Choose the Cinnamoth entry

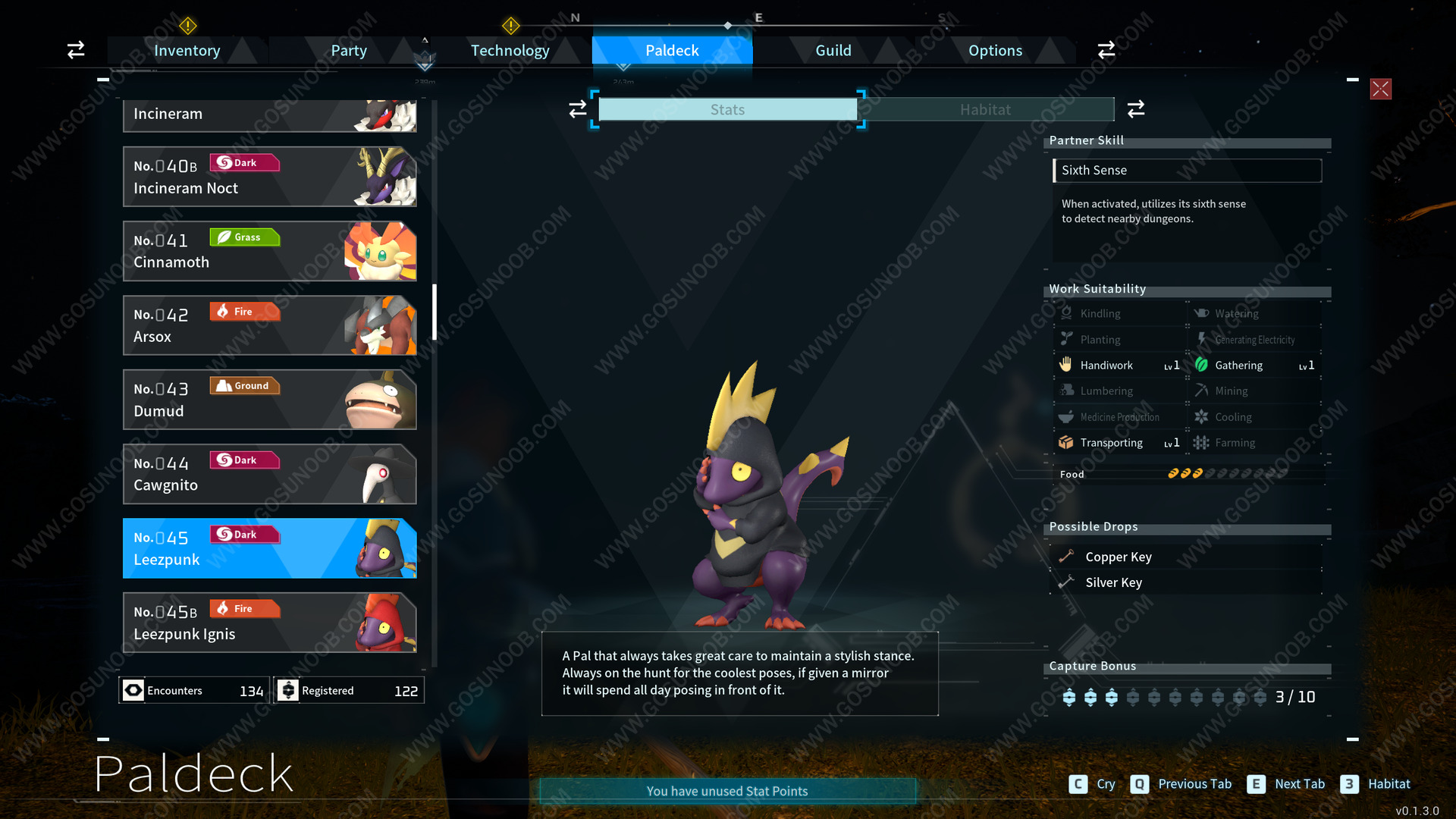click(x=269, y=251)
